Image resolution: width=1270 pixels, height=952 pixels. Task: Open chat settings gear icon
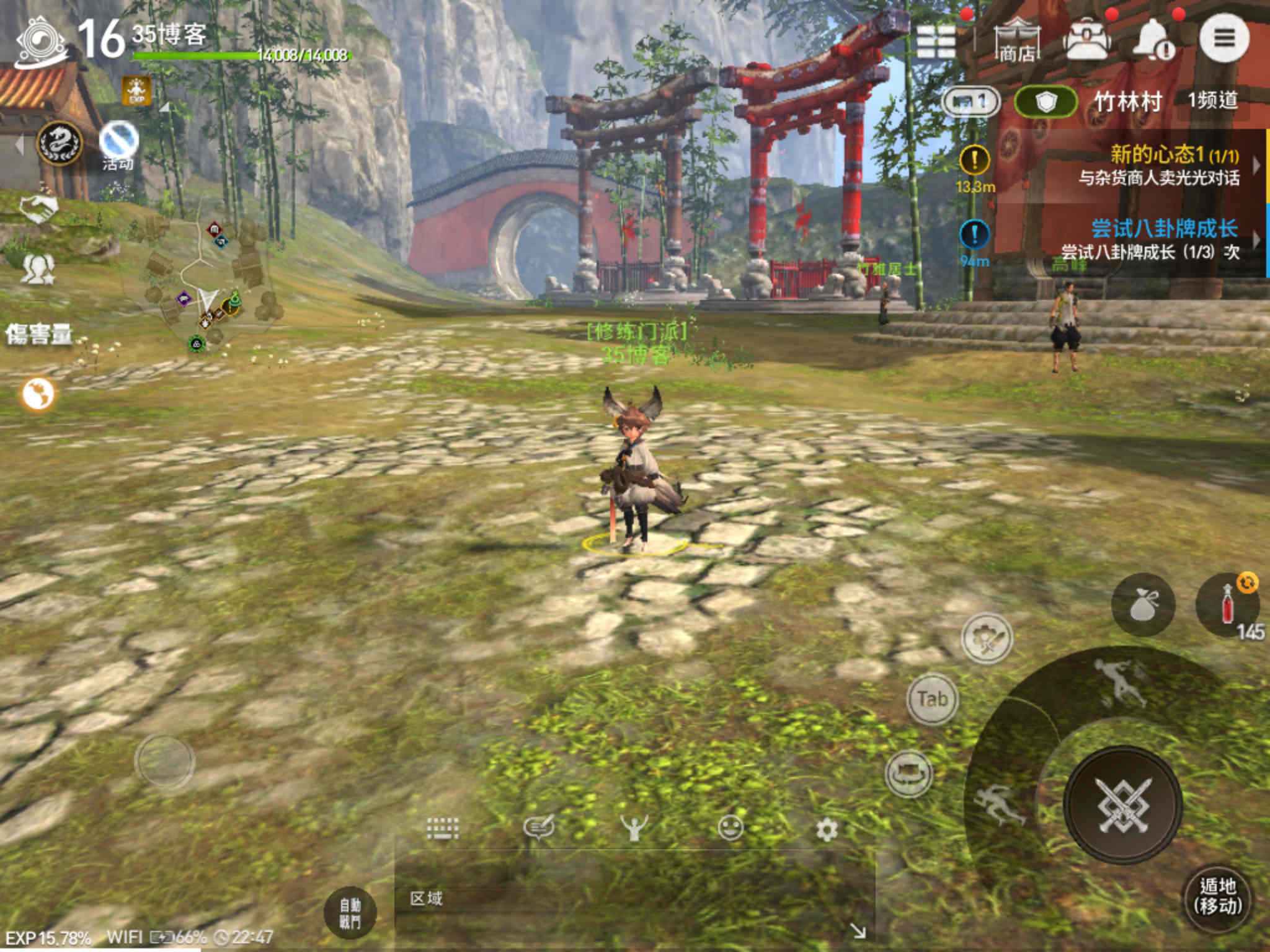point(827,829)
